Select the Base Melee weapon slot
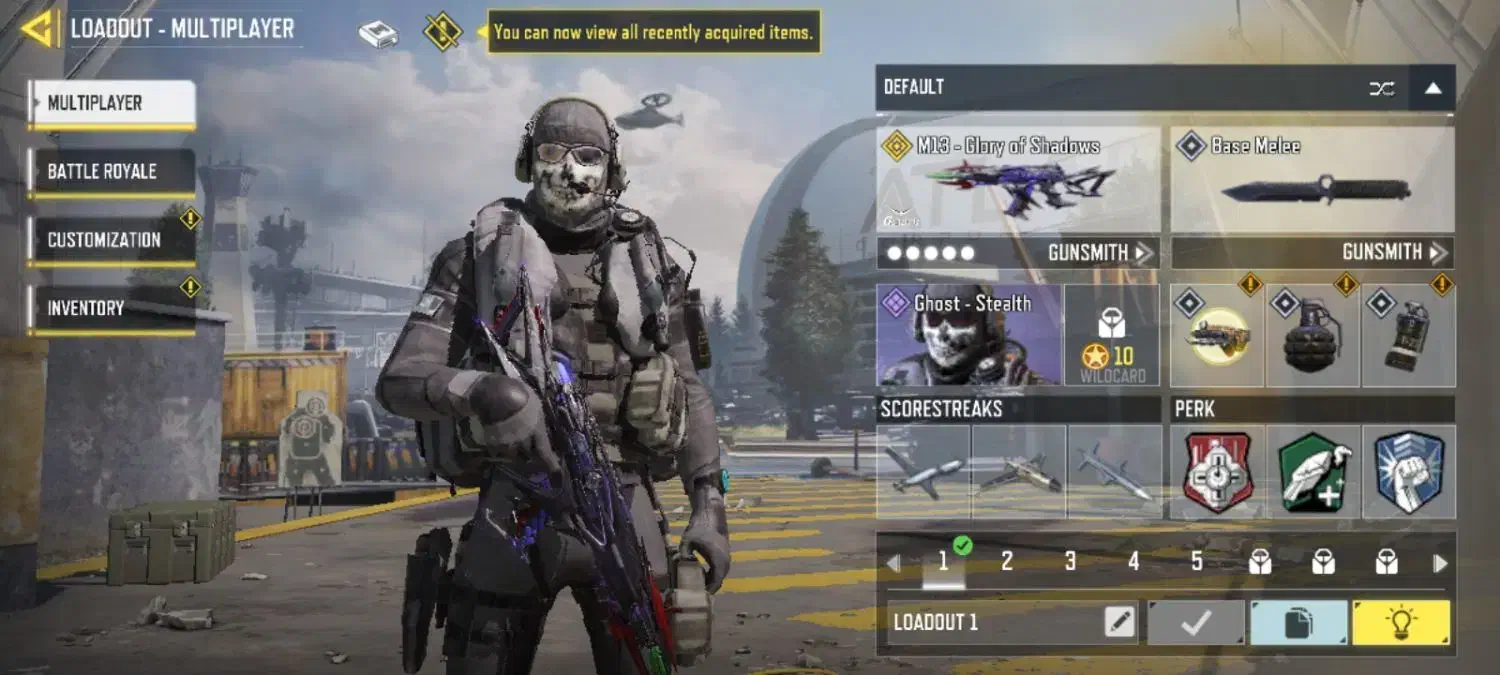The width and height of the screenshot is (1500, 675). click(1312, 180)
